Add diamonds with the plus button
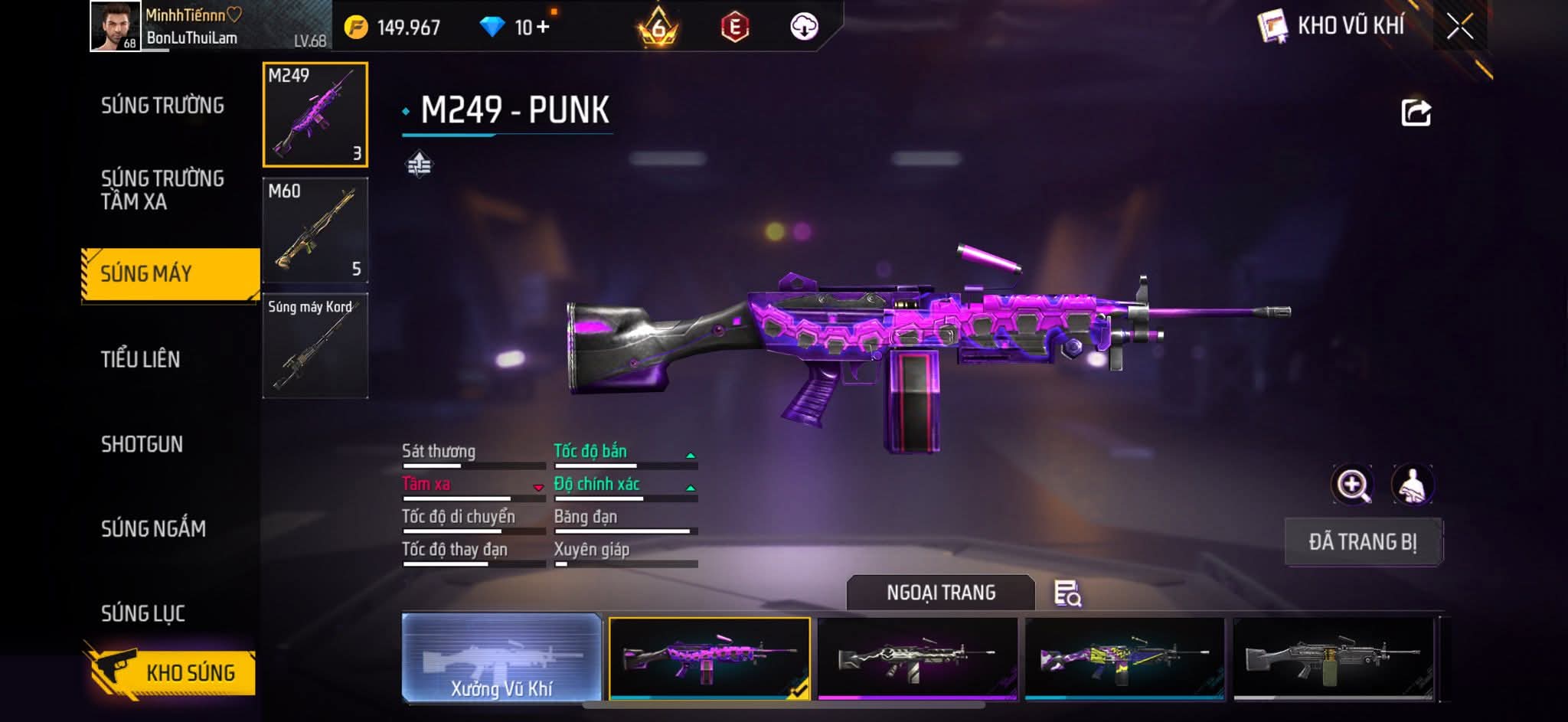Image resolution: width=1568 pixels, height=722 pixels. (x=543, y=28)
